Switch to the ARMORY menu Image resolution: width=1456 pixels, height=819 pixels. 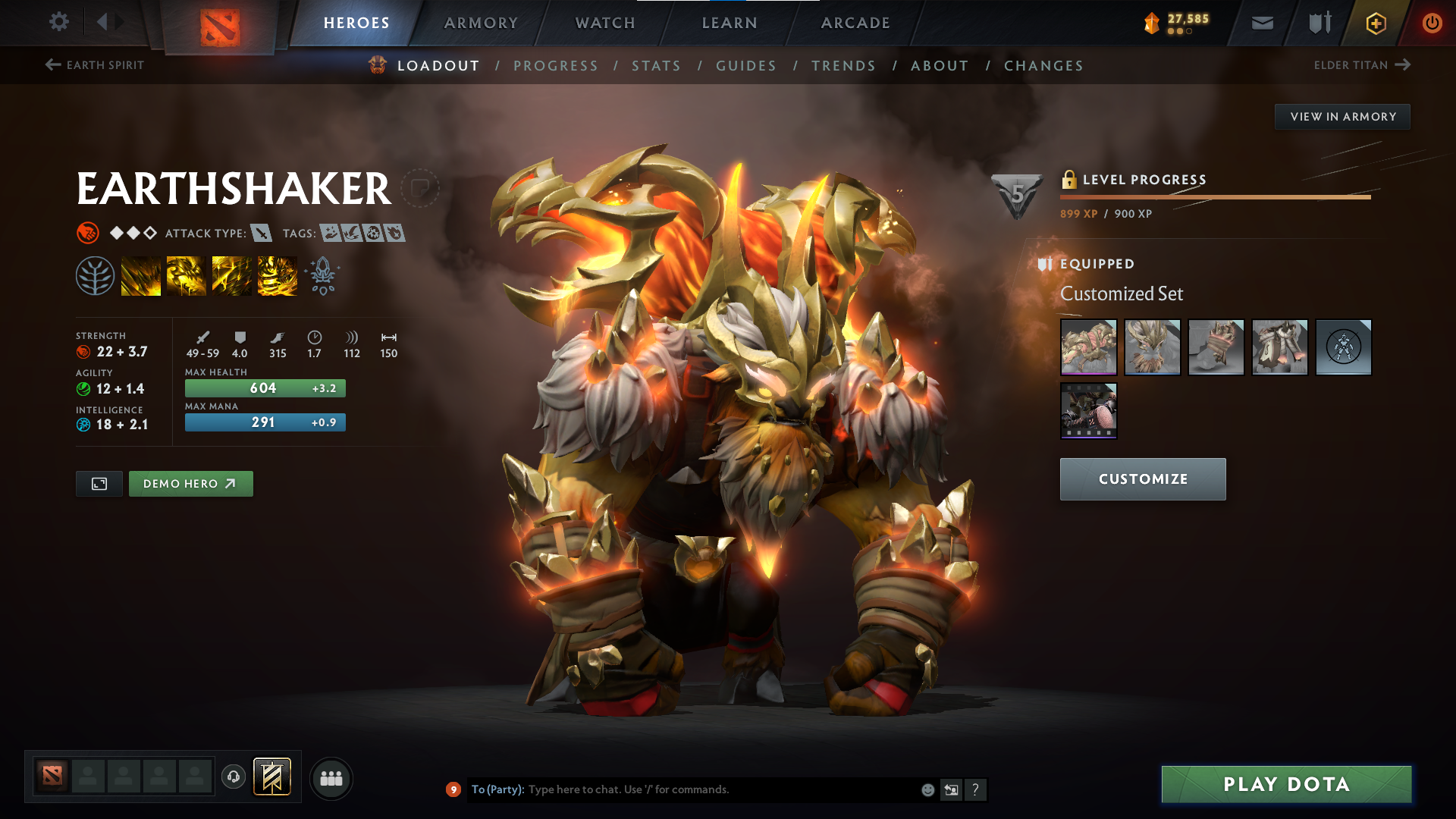[x=481, y=23]
